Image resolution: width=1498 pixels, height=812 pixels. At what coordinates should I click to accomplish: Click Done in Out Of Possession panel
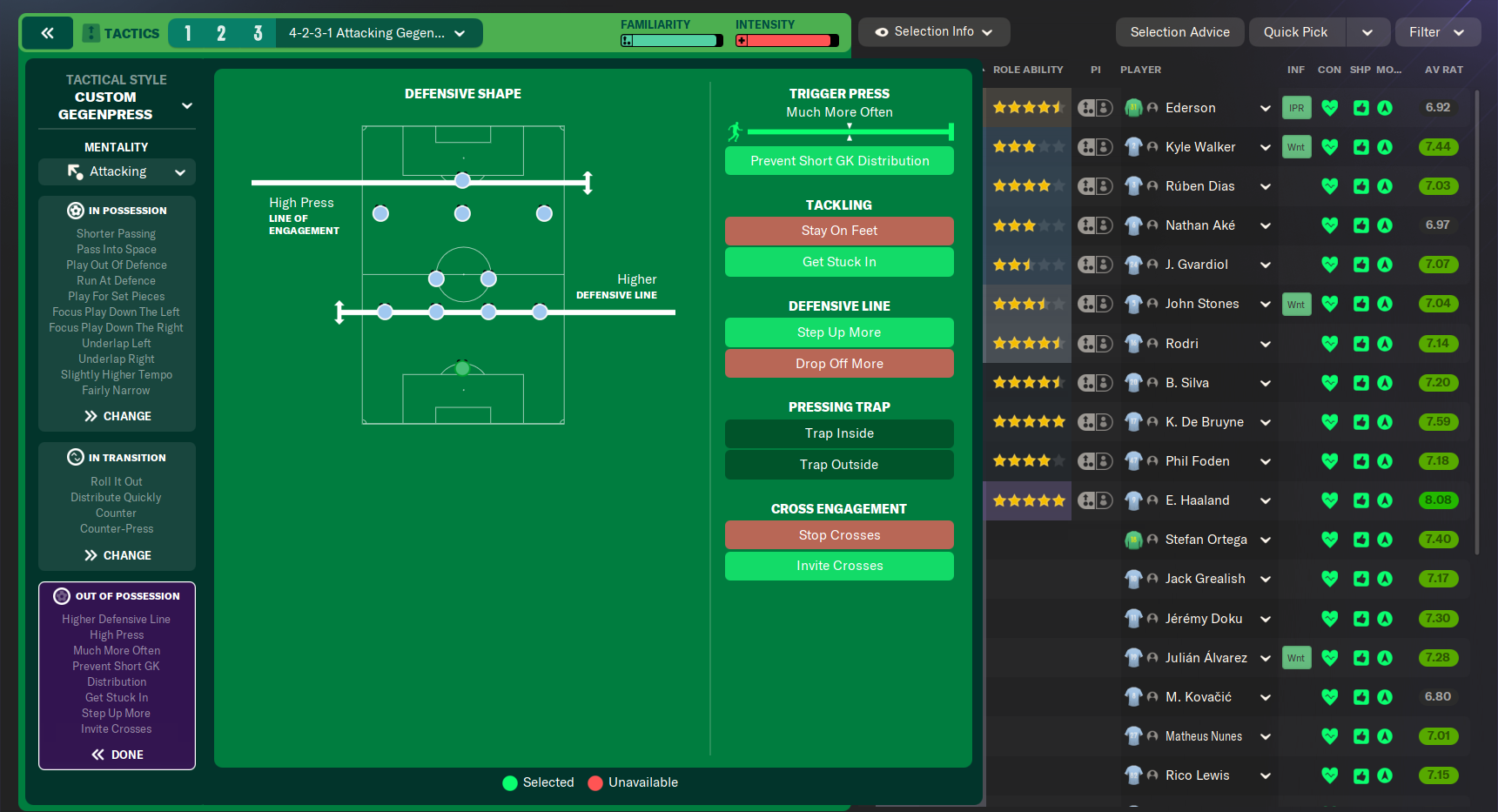click(x=118, y=755)
